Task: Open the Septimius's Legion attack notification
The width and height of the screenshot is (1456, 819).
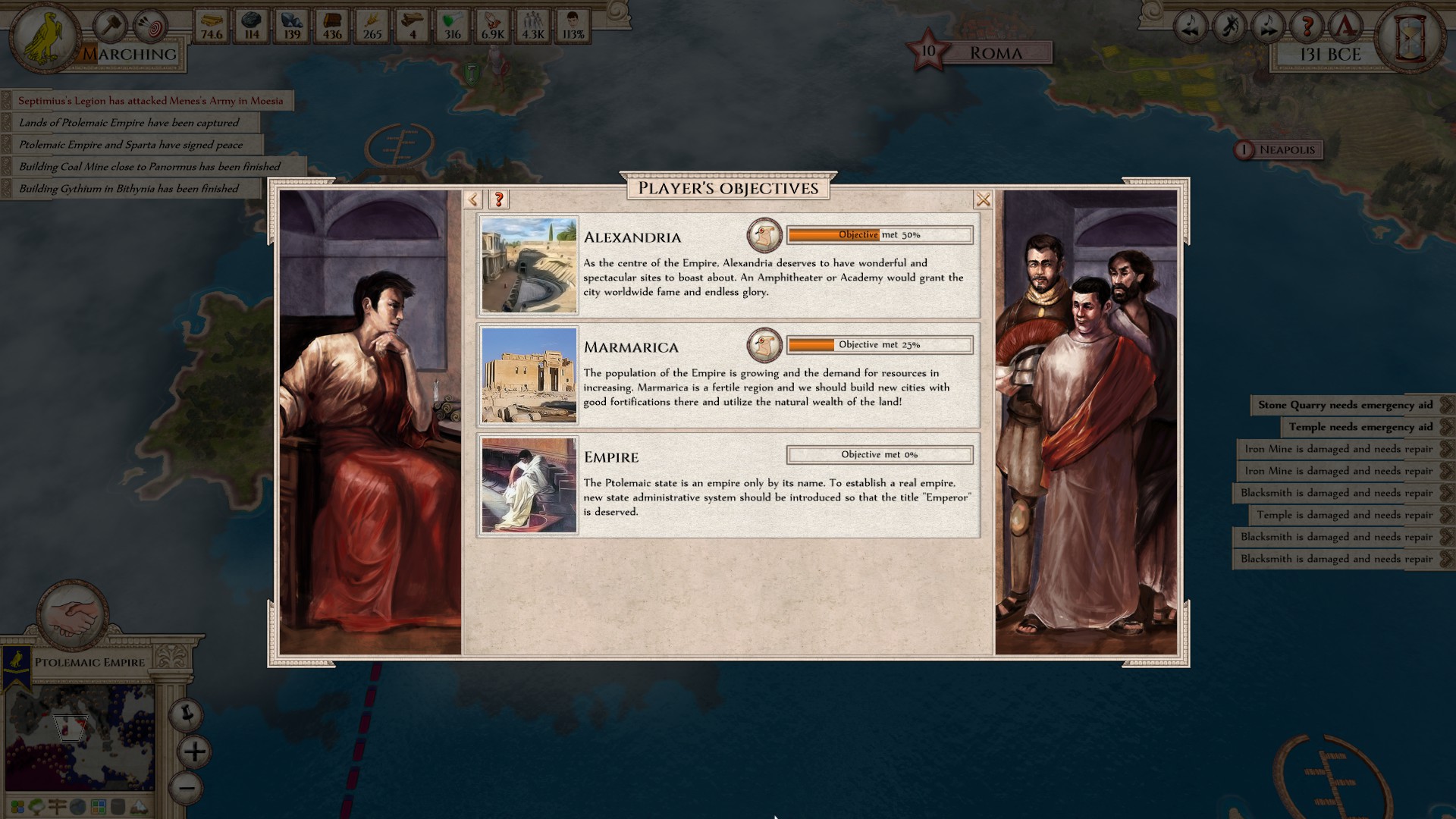Action: coord(150,101)
